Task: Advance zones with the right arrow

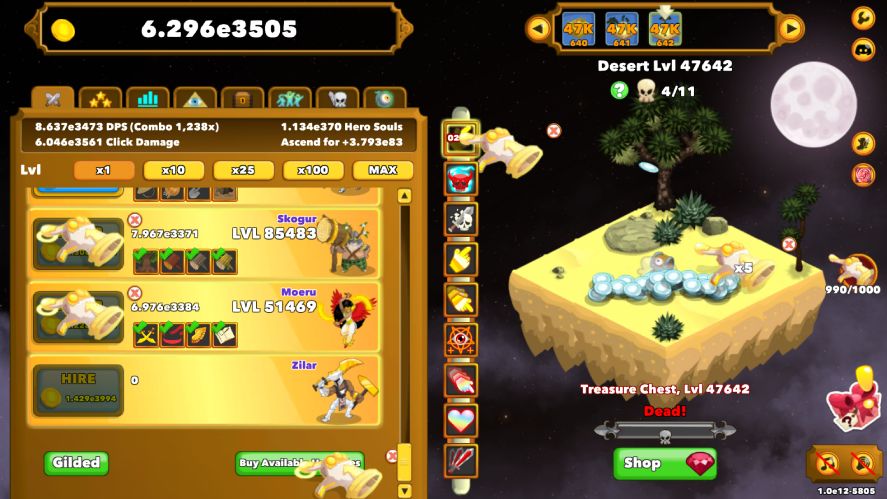Action: (x=791, y=29)
